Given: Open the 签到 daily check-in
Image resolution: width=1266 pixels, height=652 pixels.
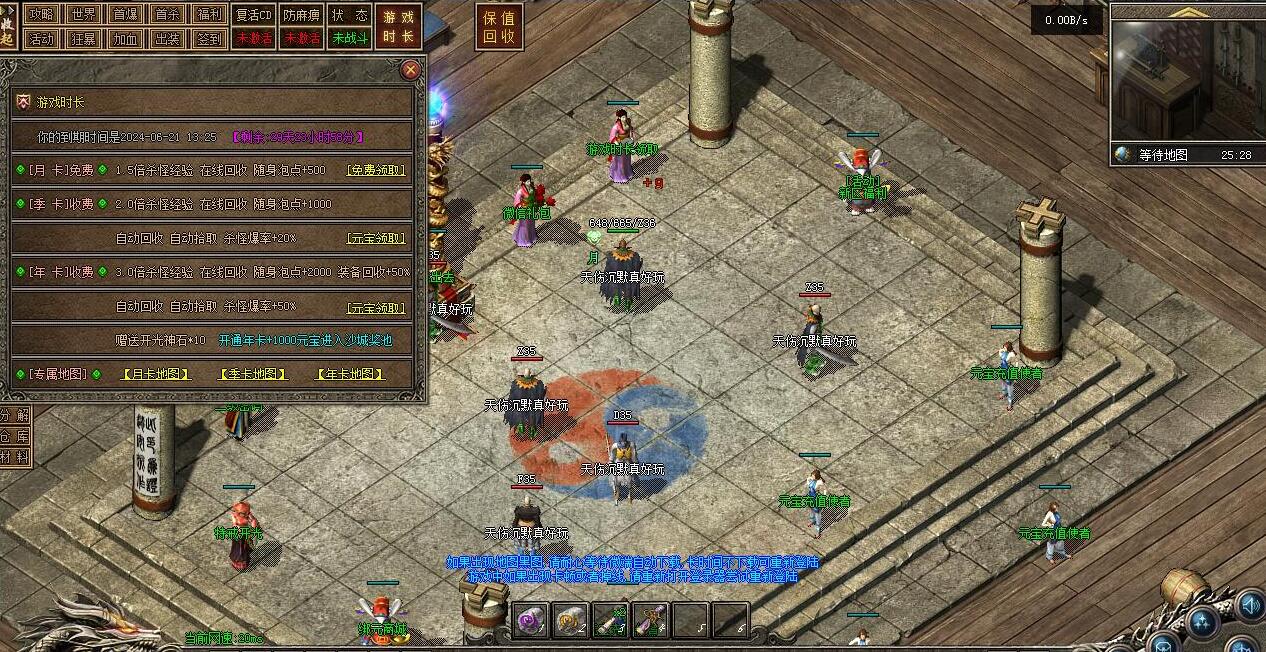Looking at the screenshot, I should [210, 39].
